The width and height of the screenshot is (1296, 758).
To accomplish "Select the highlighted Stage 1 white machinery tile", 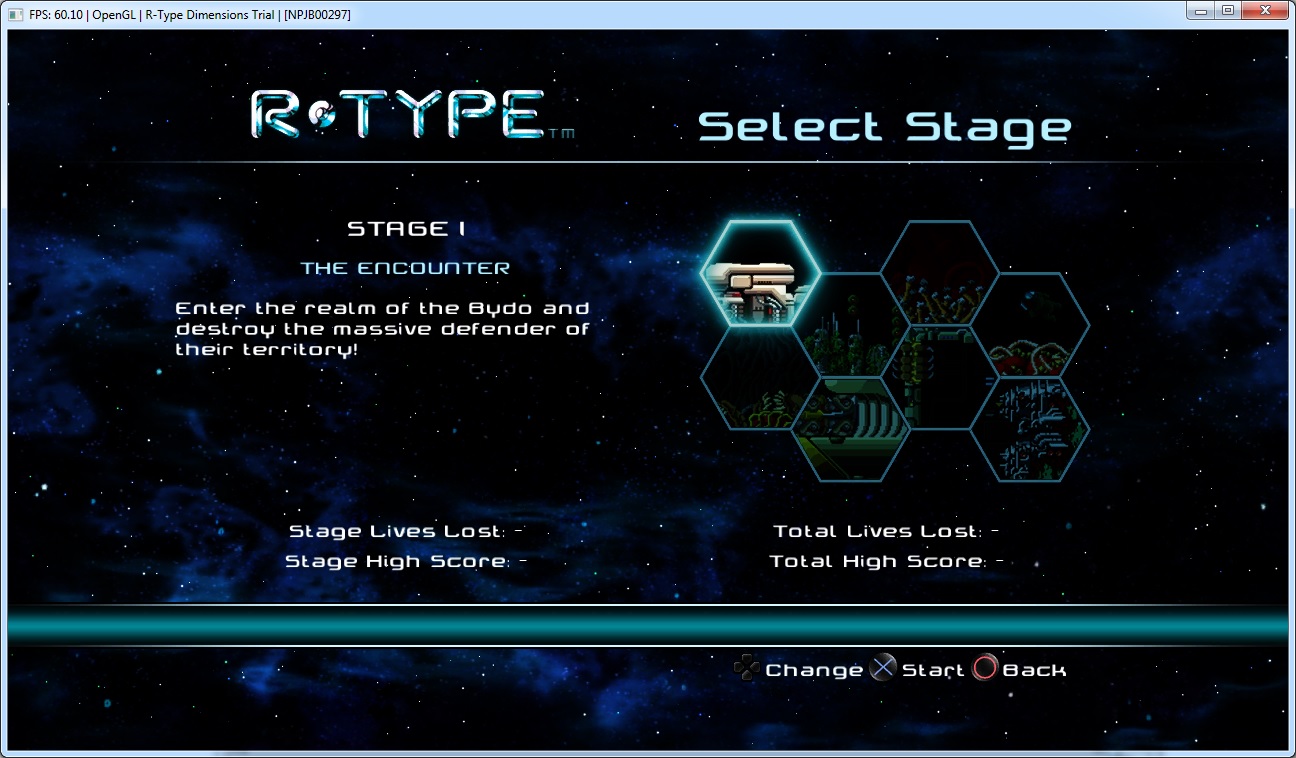I will coord(761,273).
